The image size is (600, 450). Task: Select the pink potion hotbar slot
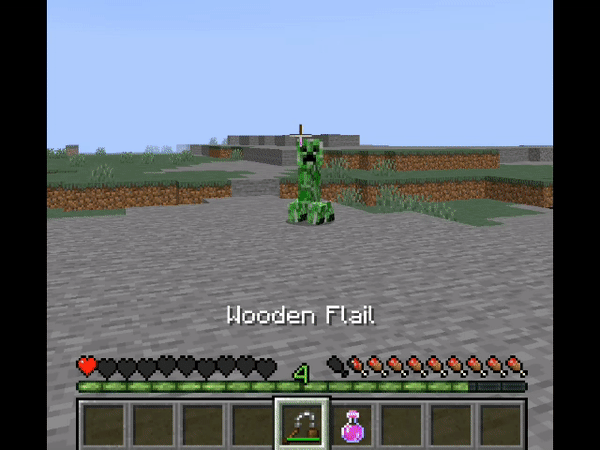pos(351,425)
